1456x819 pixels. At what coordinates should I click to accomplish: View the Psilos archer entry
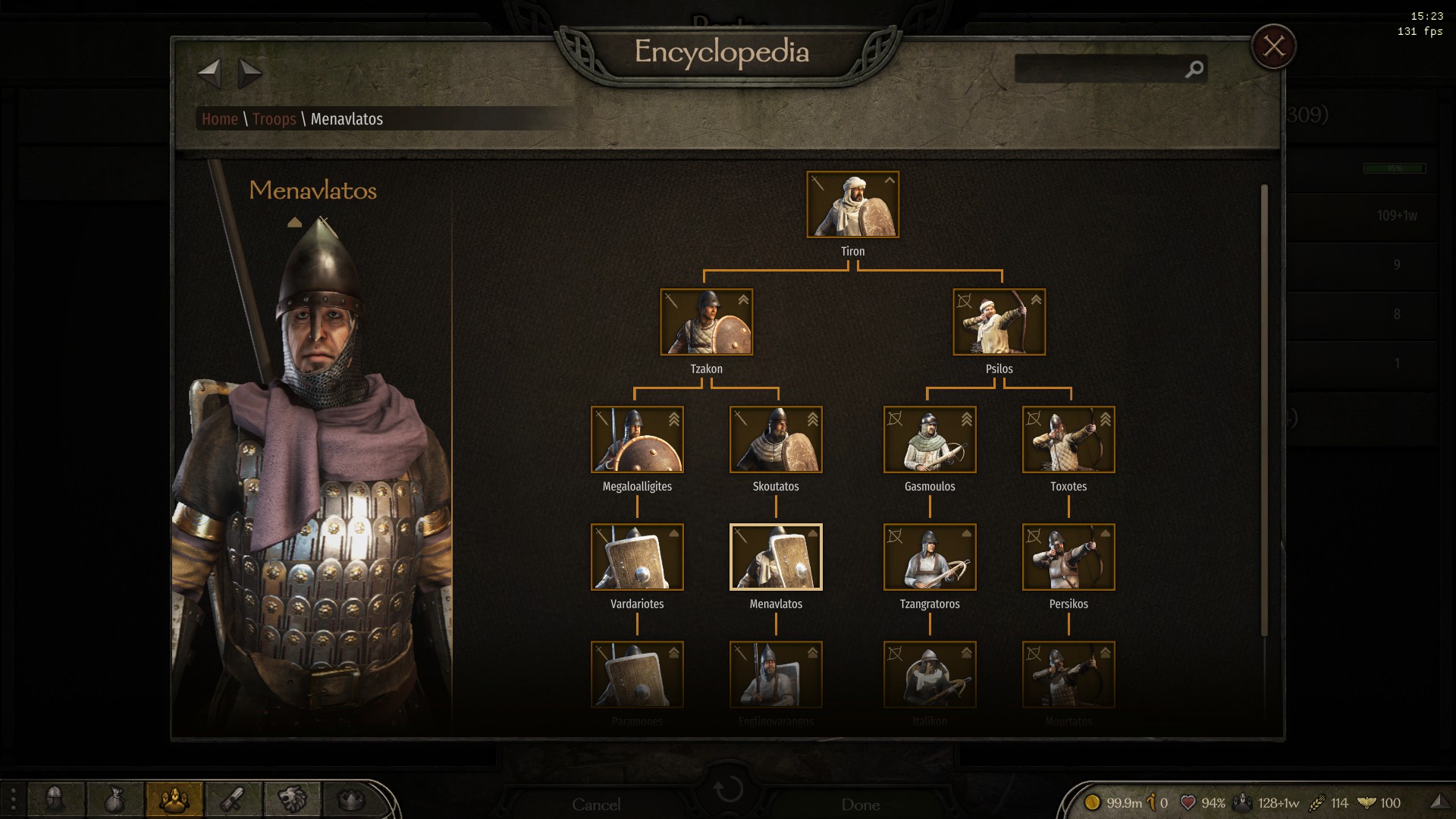(999, 322)
